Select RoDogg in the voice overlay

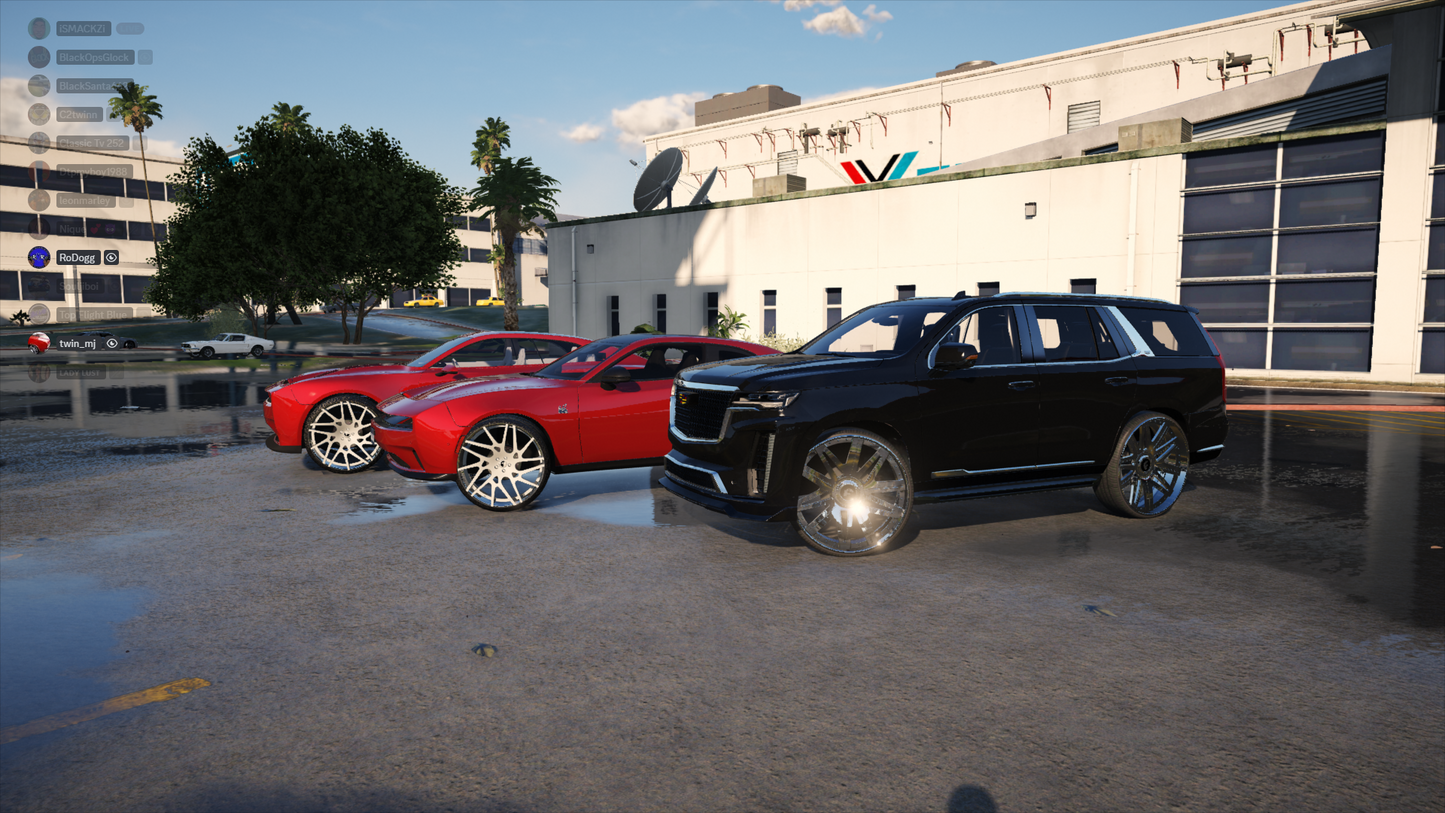point(76,258)
